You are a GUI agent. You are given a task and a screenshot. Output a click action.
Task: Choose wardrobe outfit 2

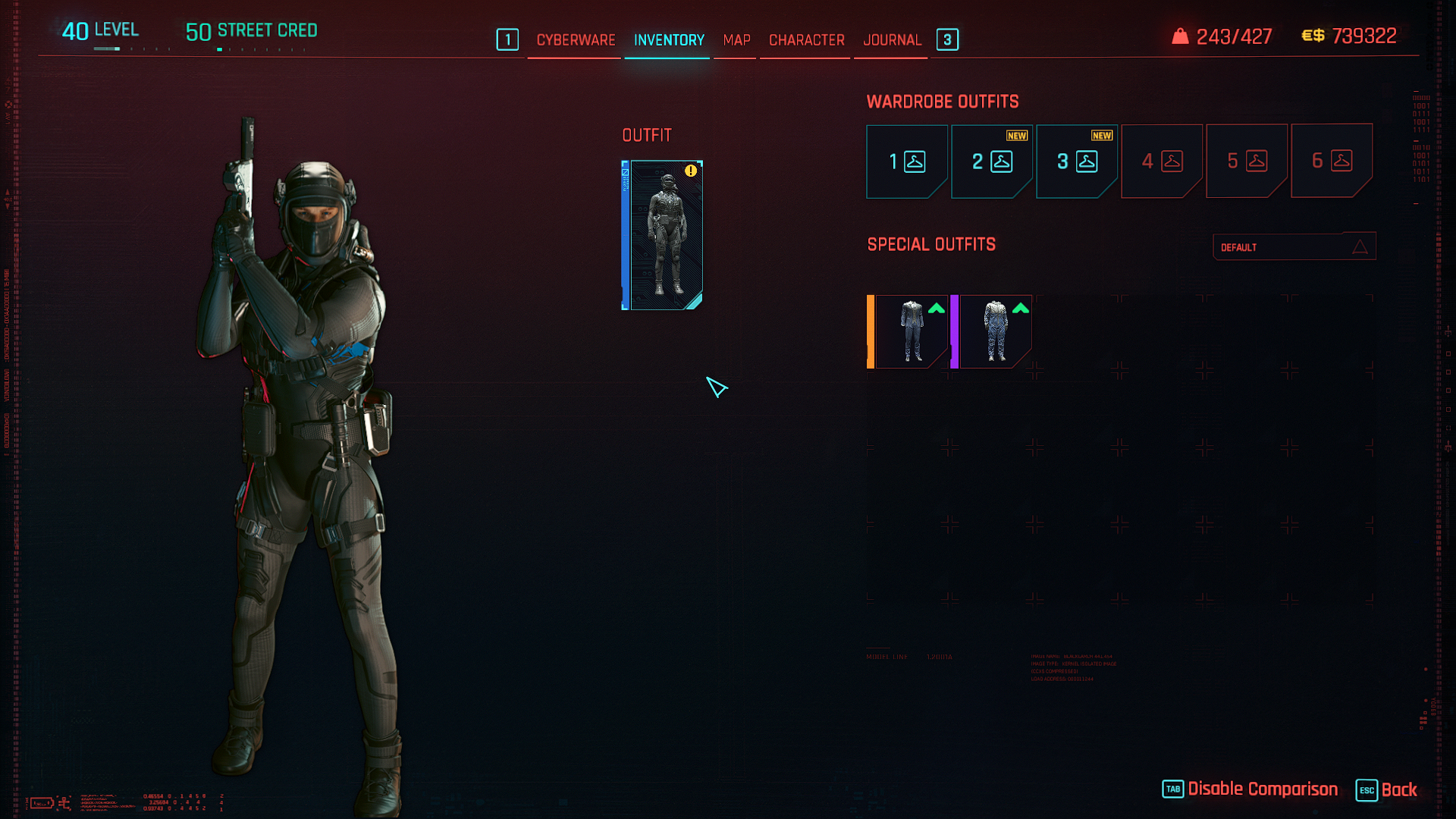pyautogui.click(x=992, y=162)
